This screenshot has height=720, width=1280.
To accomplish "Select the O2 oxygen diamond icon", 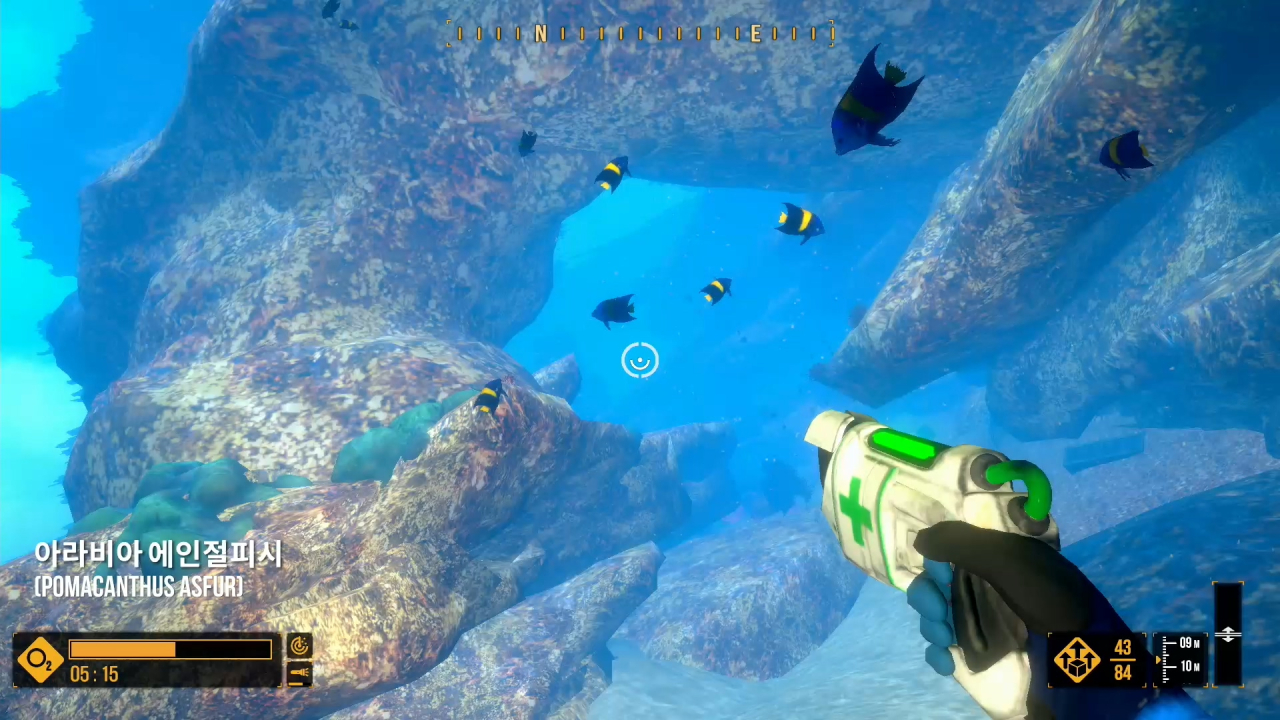I will pyautogui.click(x=40, y=660).
